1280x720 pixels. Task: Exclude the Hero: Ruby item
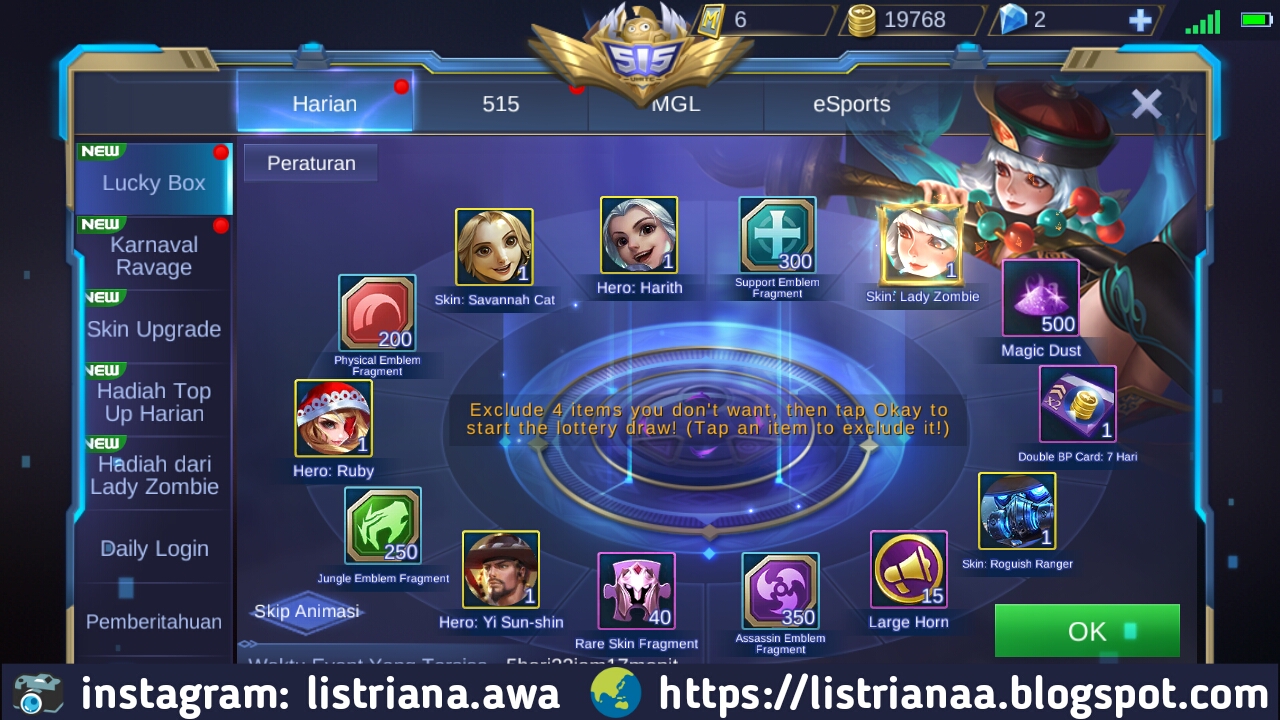point(333,418)
